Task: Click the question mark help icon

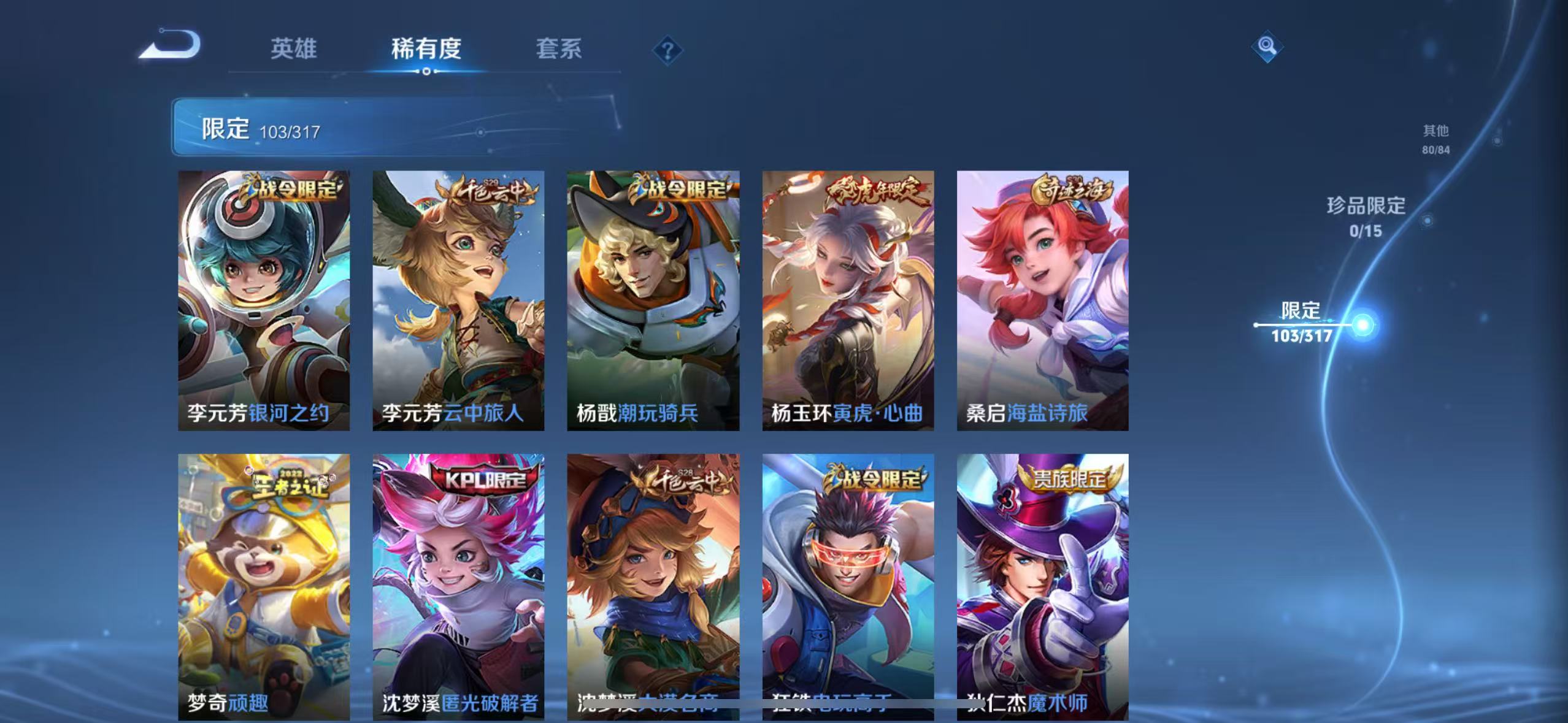Action: pyautogui.click(x=668, y=49)
